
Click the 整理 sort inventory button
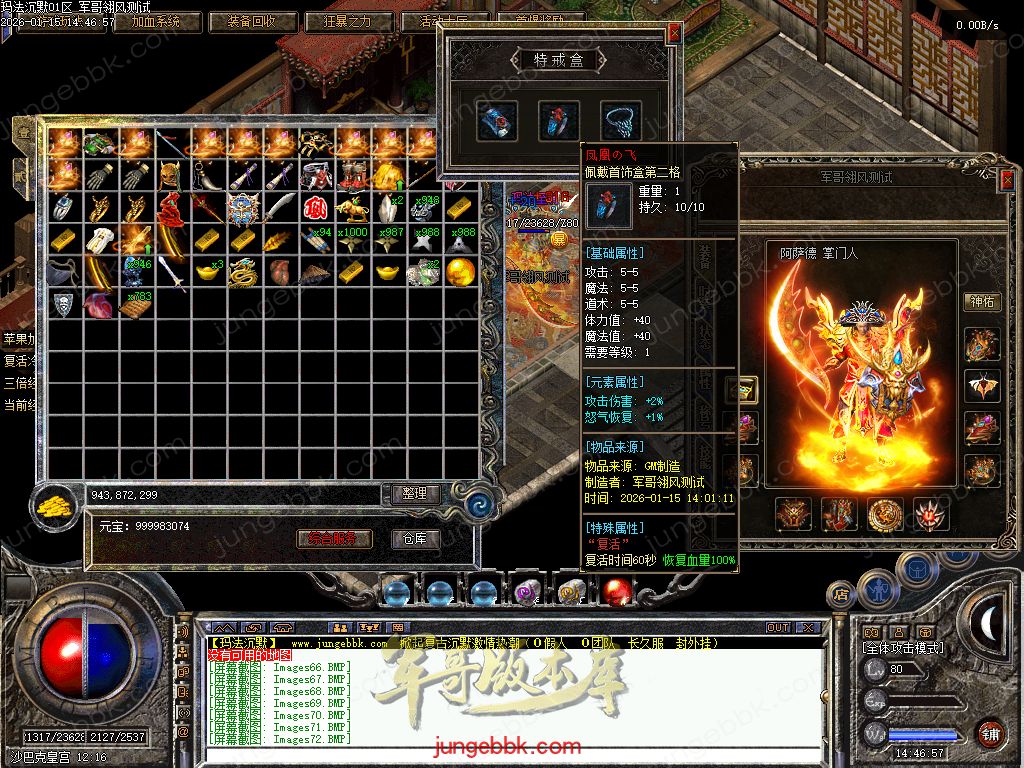(x=414, y=493)
